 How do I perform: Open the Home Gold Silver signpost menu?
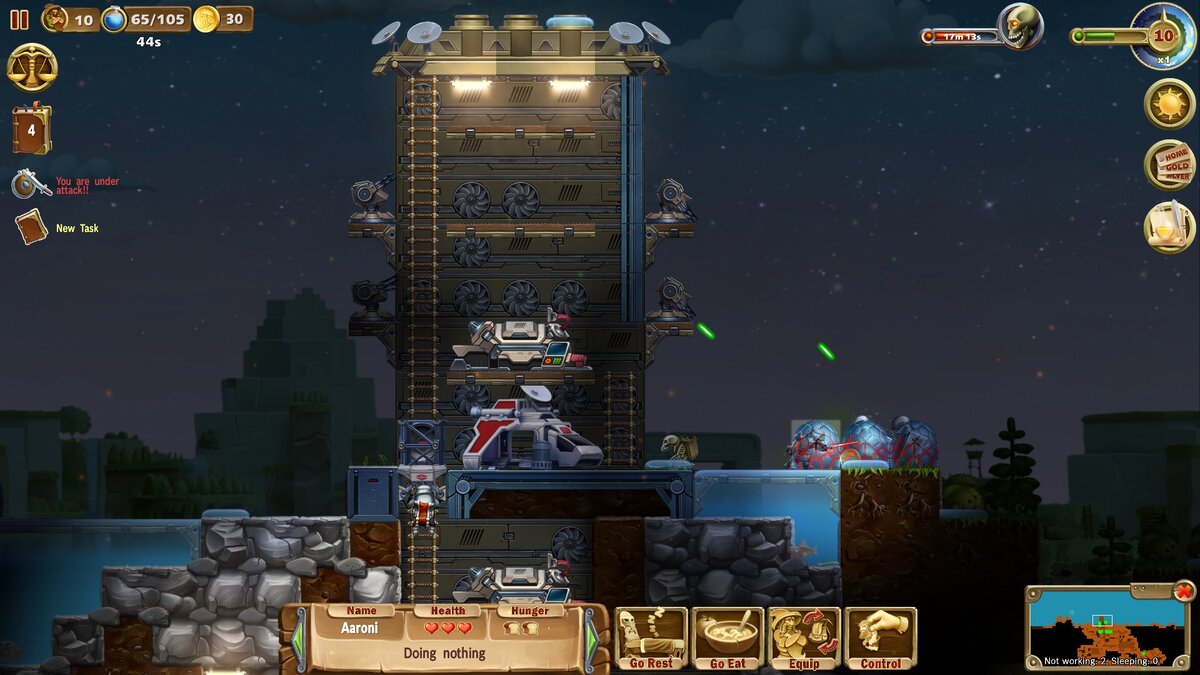point(1169,165)
